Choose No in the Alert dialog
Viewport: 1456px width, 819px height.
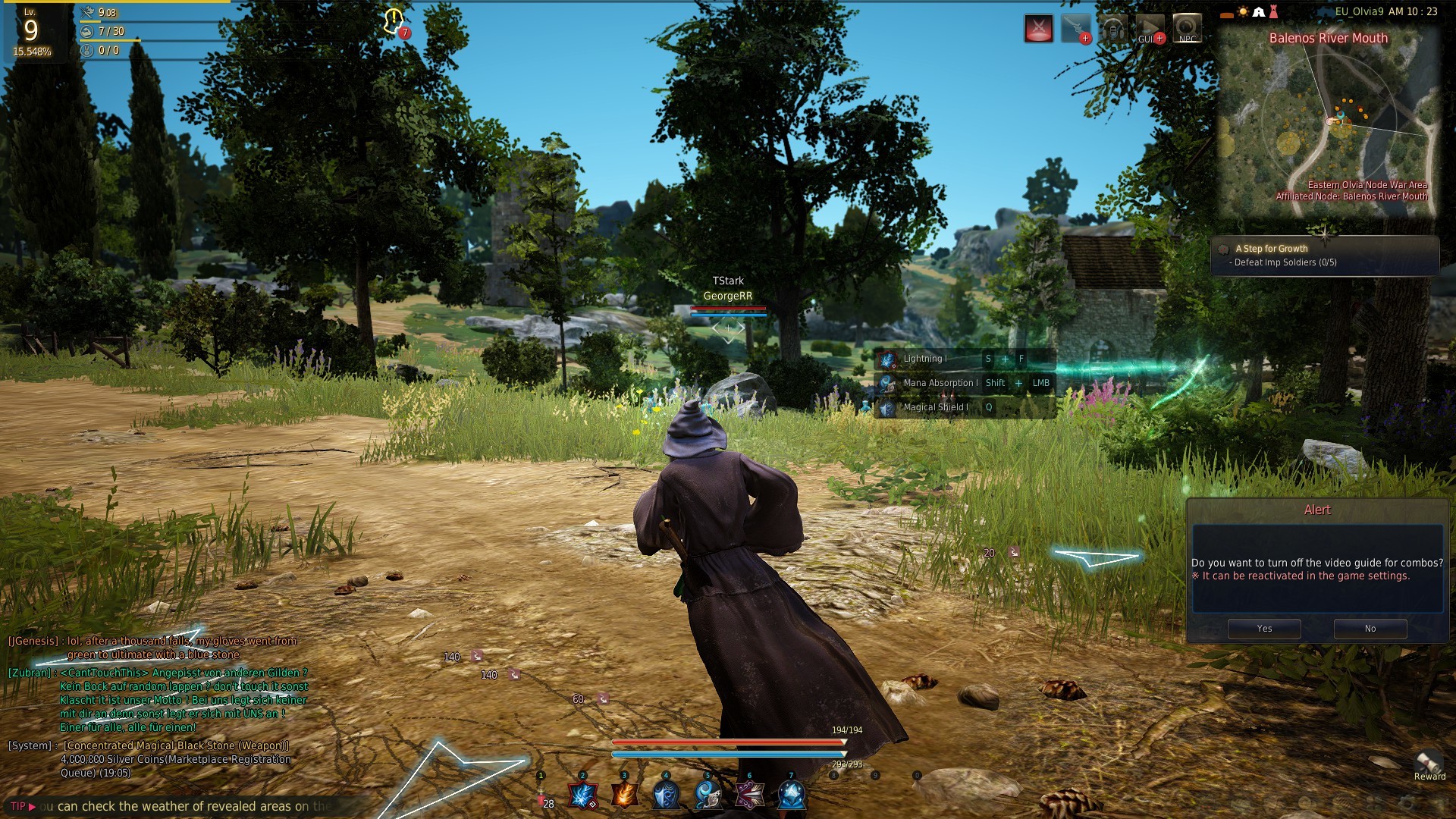coord(1370,629)
